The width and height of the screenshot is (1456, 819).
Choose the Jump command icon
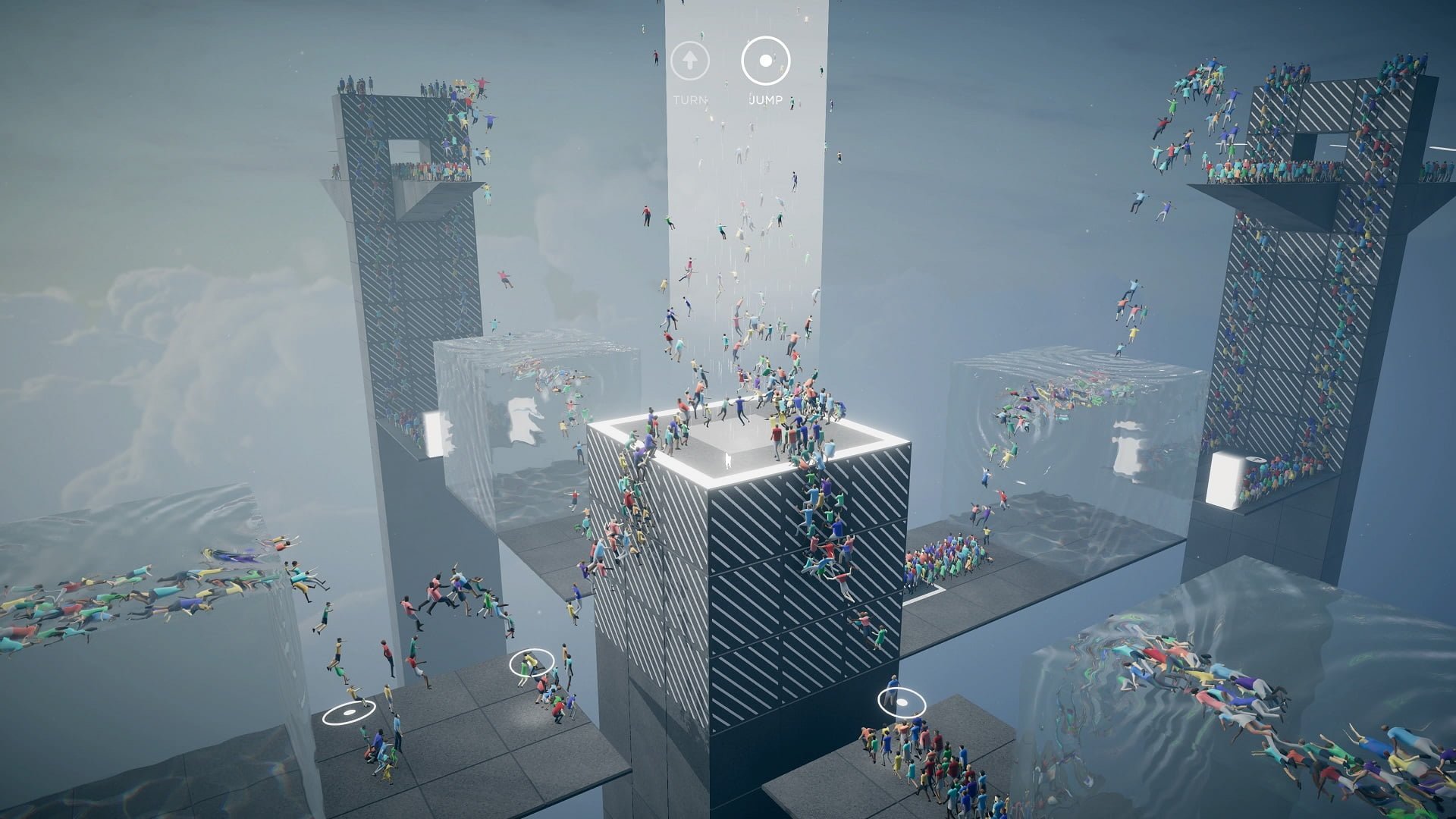coord(766,60)
